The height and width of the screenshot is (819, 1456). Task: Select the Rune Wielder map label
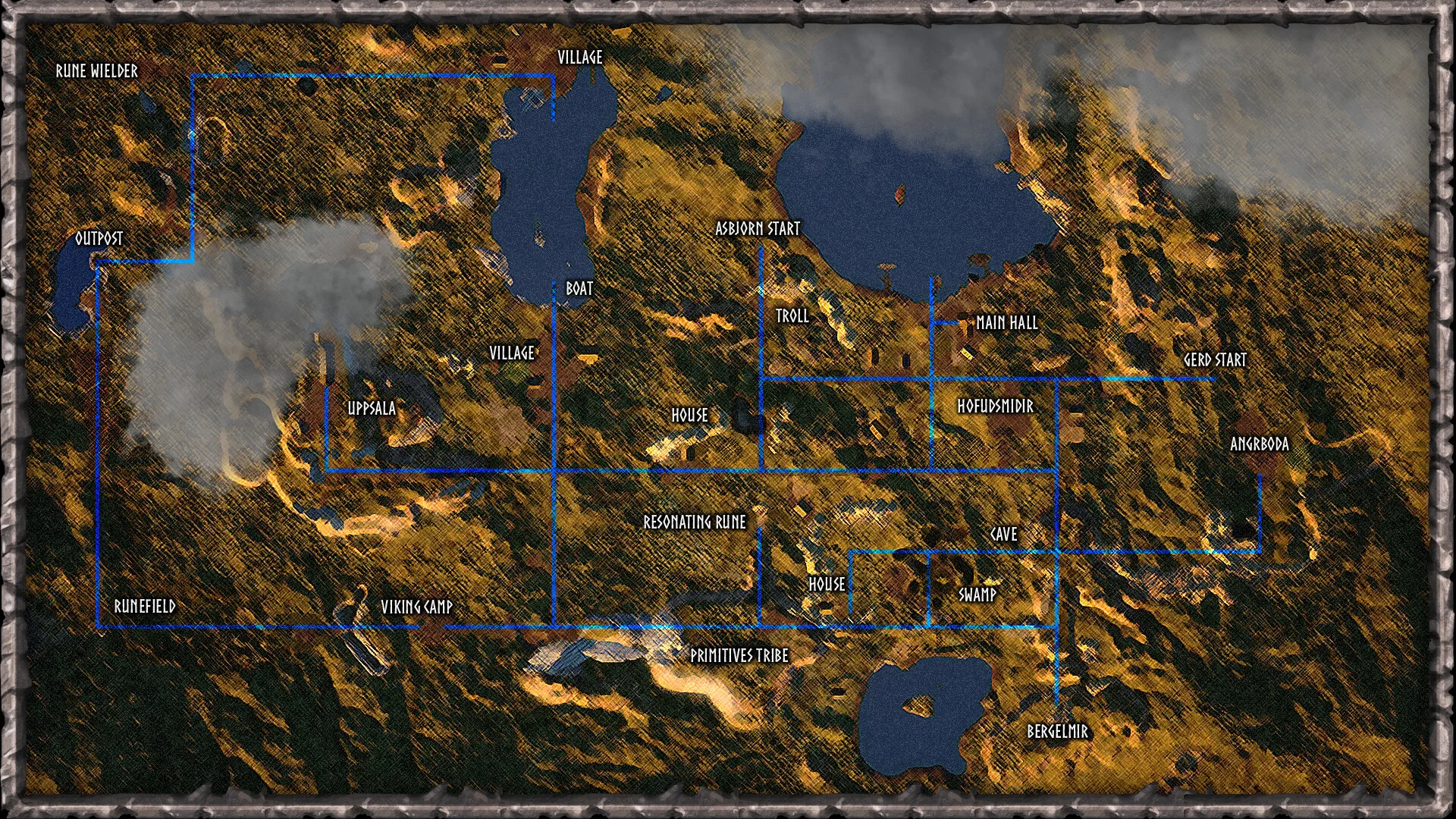click(x=97, y=71)
